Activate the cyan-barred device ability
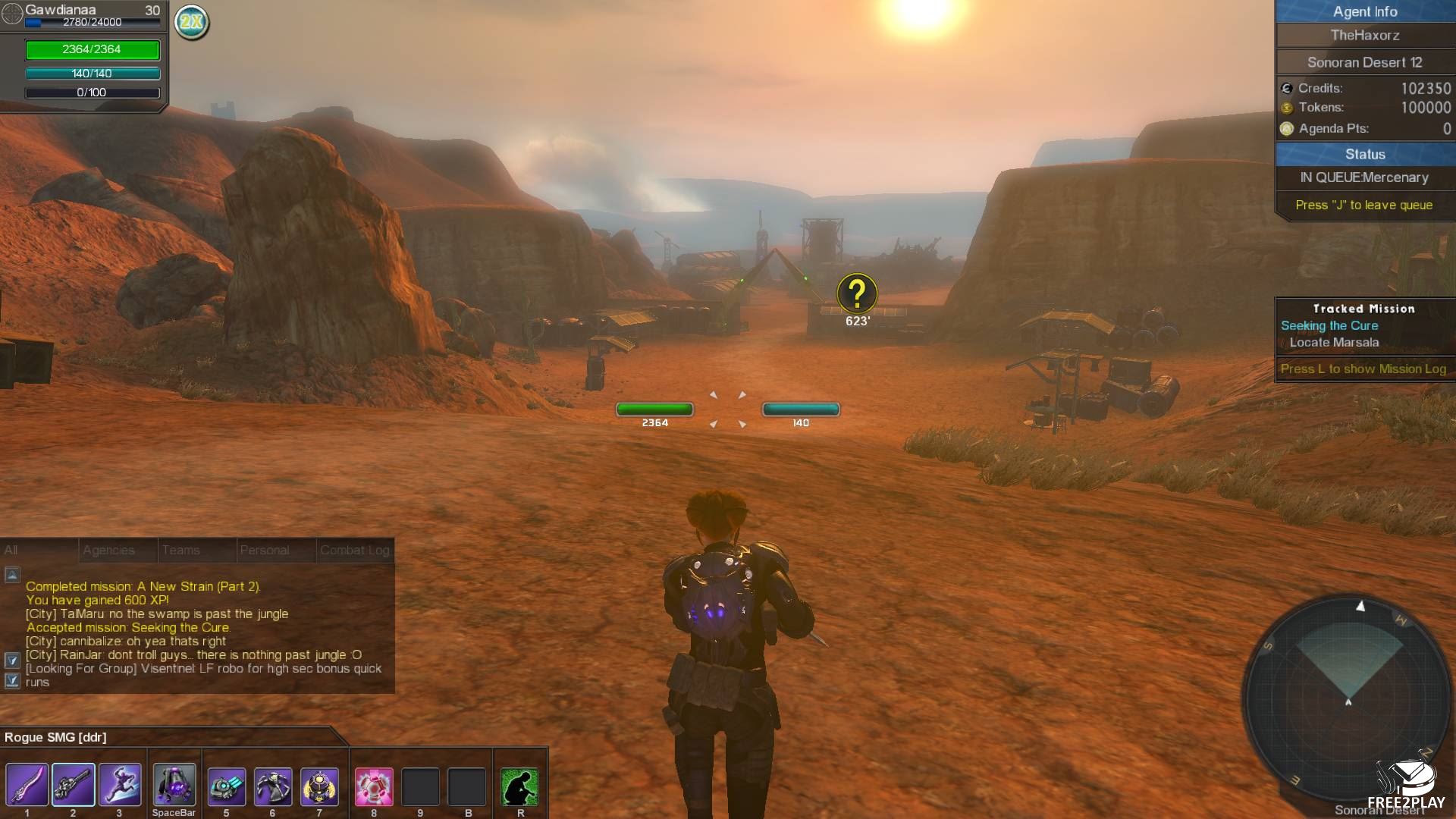The height and width of the screenshot is (819, 1456). tap(227, 785)
